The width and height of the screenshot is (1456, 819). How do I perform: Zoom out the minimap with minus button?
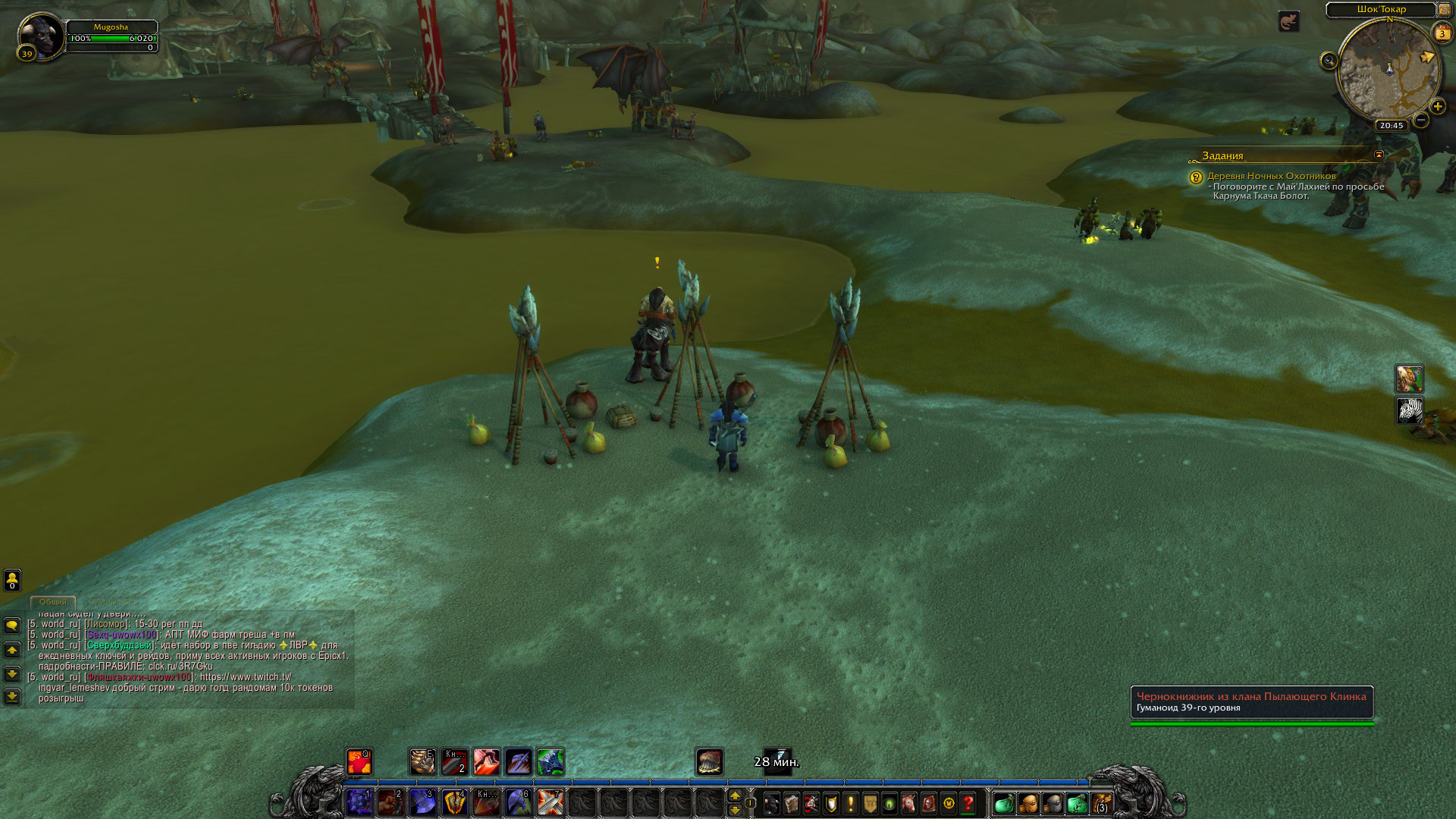tap(1421, 120)
